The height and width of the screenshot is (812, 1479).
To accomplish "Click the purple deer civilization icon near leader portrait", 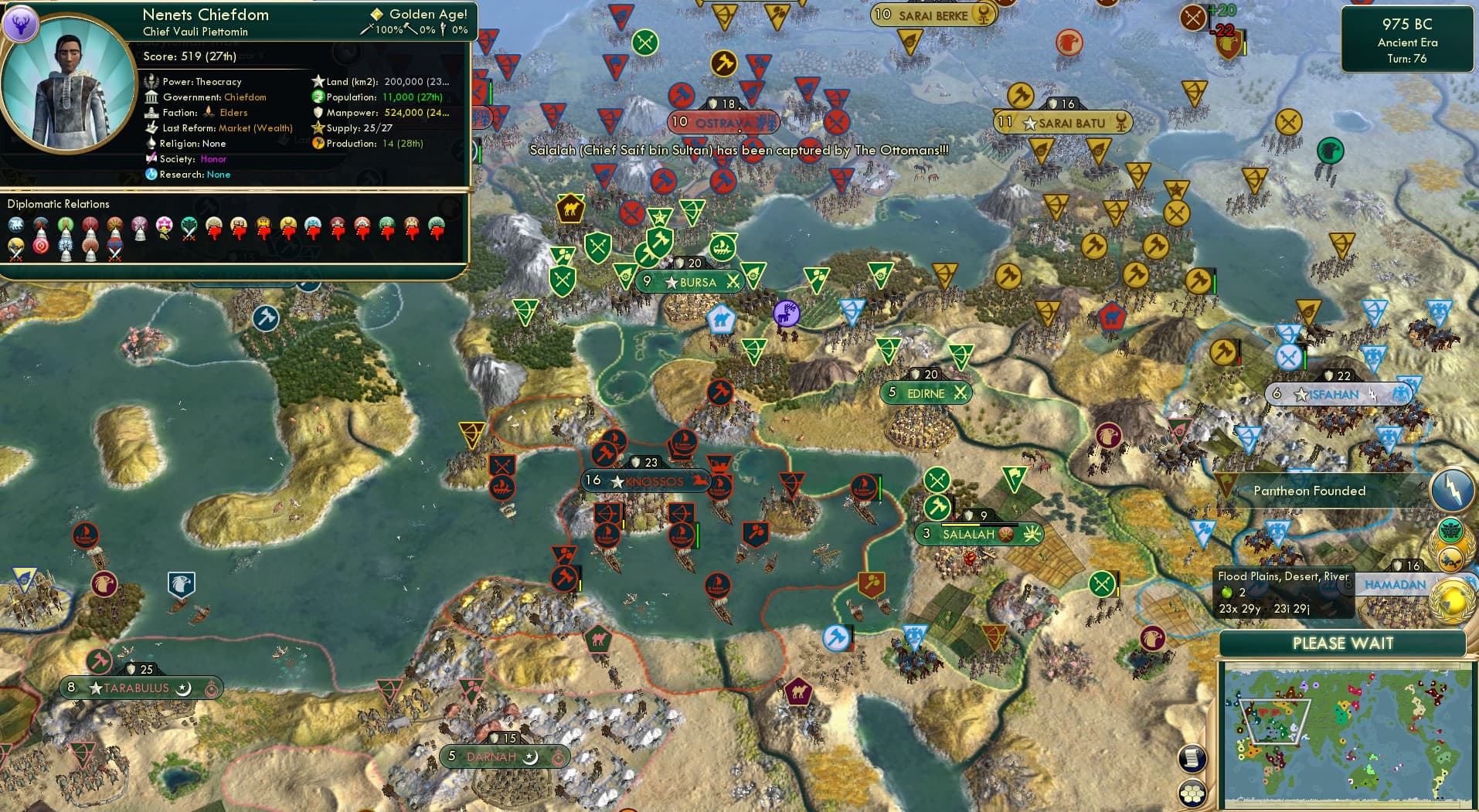I will click(x=23, y=24).
